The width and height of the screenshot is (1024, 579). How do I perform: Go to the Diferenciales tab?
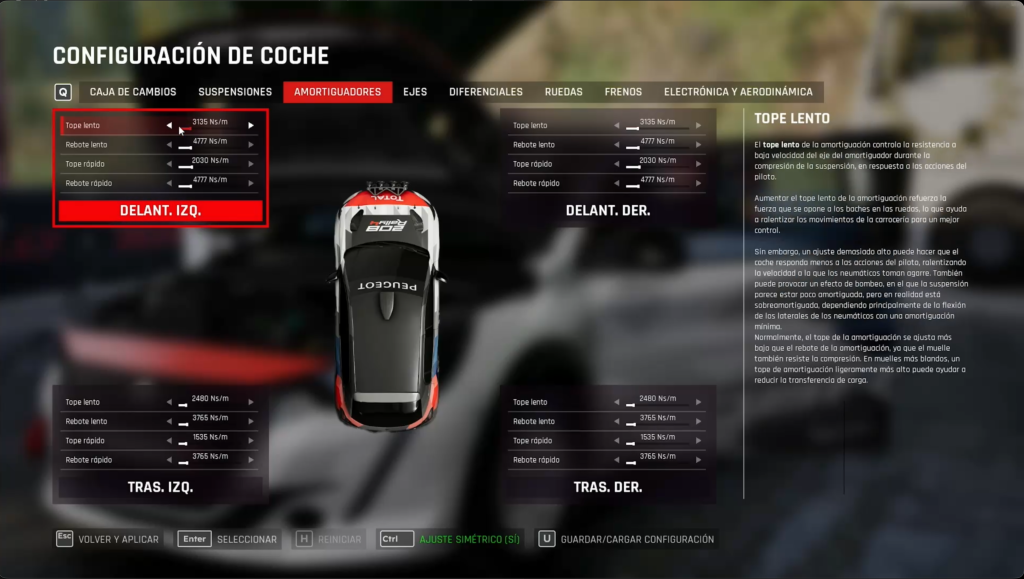click(x=486, y=92)
